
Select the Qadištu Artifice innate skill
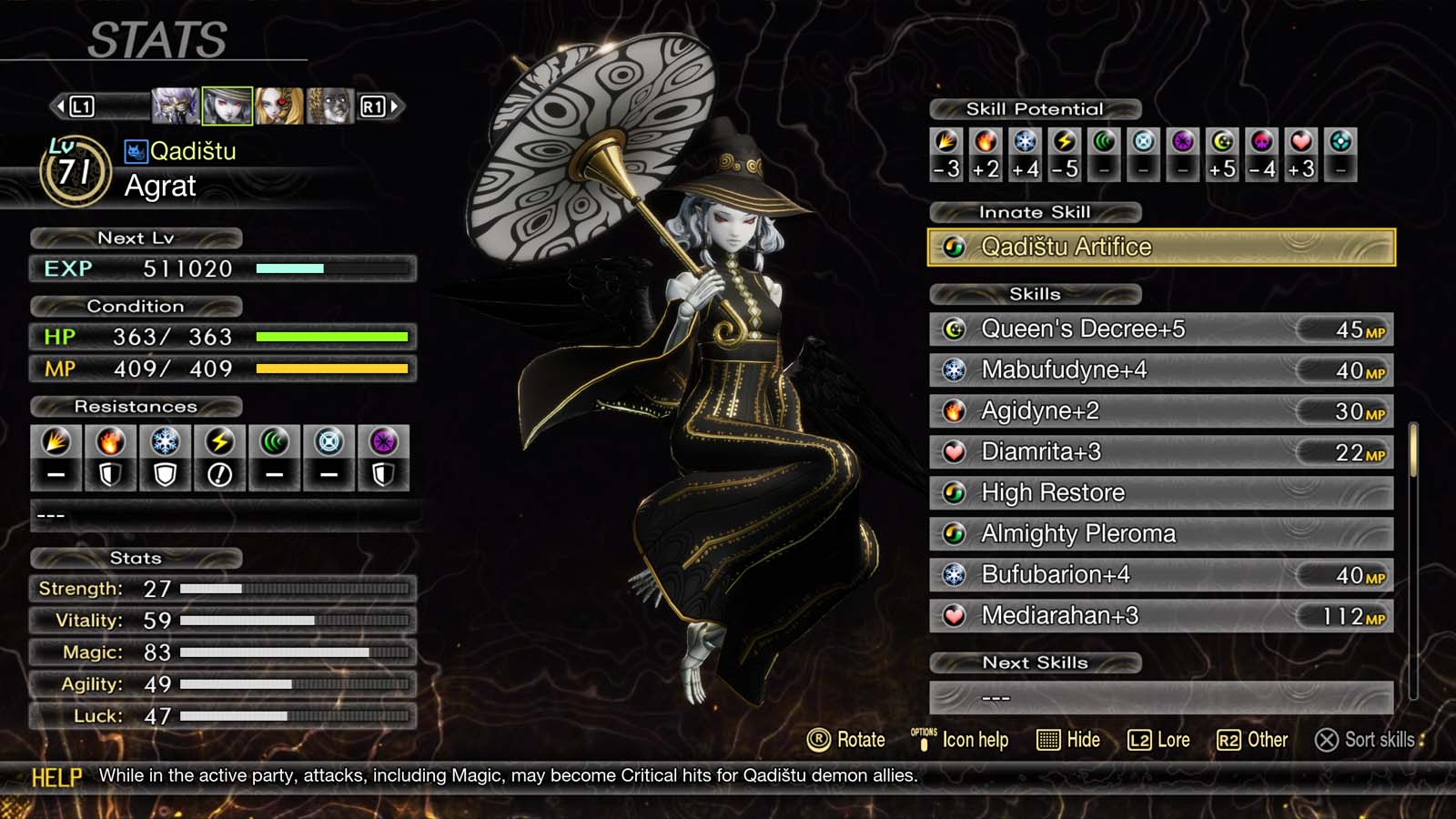point(1161,247)
